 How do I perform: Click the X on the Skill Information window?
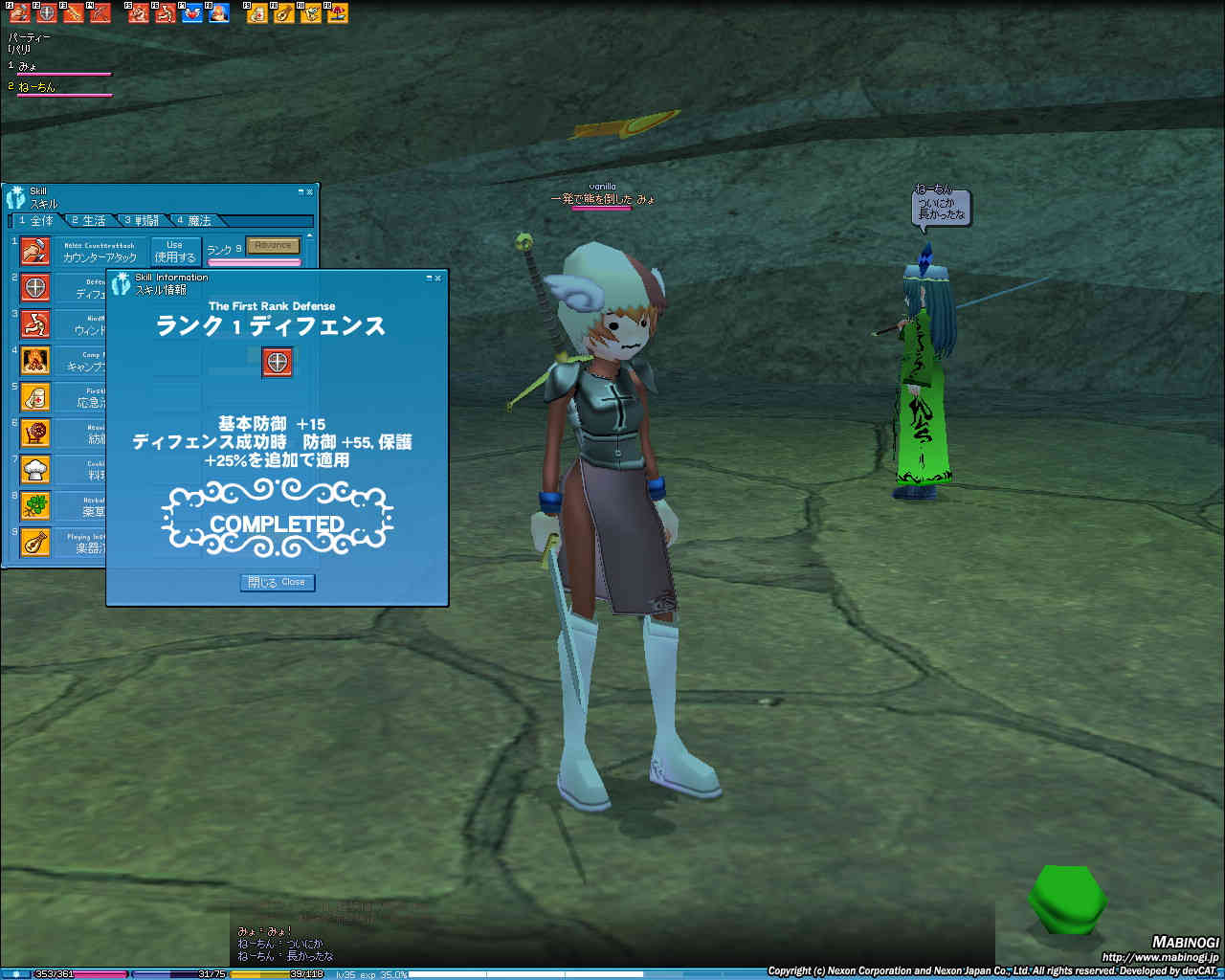438,278
